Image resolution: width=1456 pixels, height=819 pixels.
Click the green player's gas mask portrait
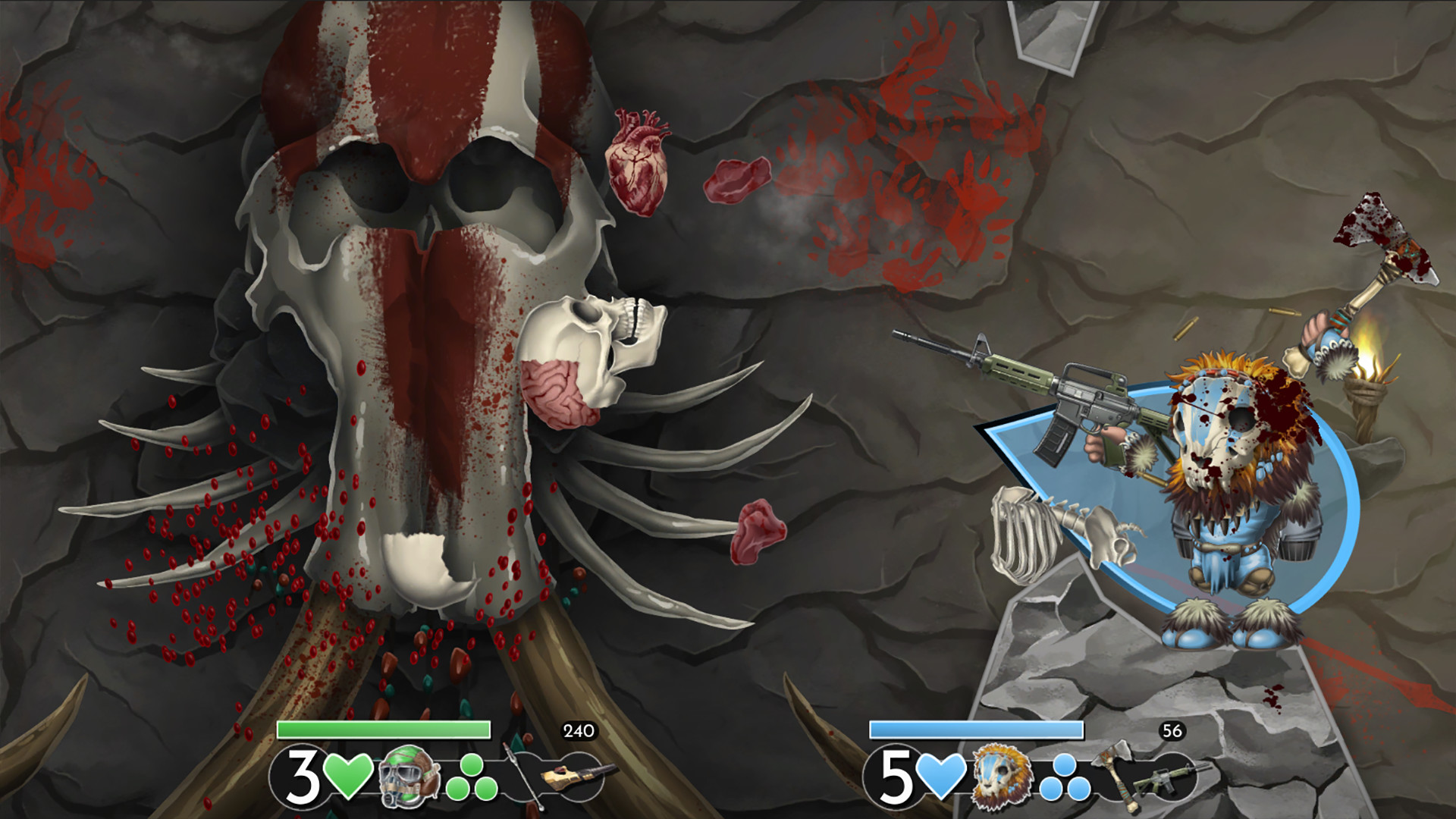click(409, 775)
